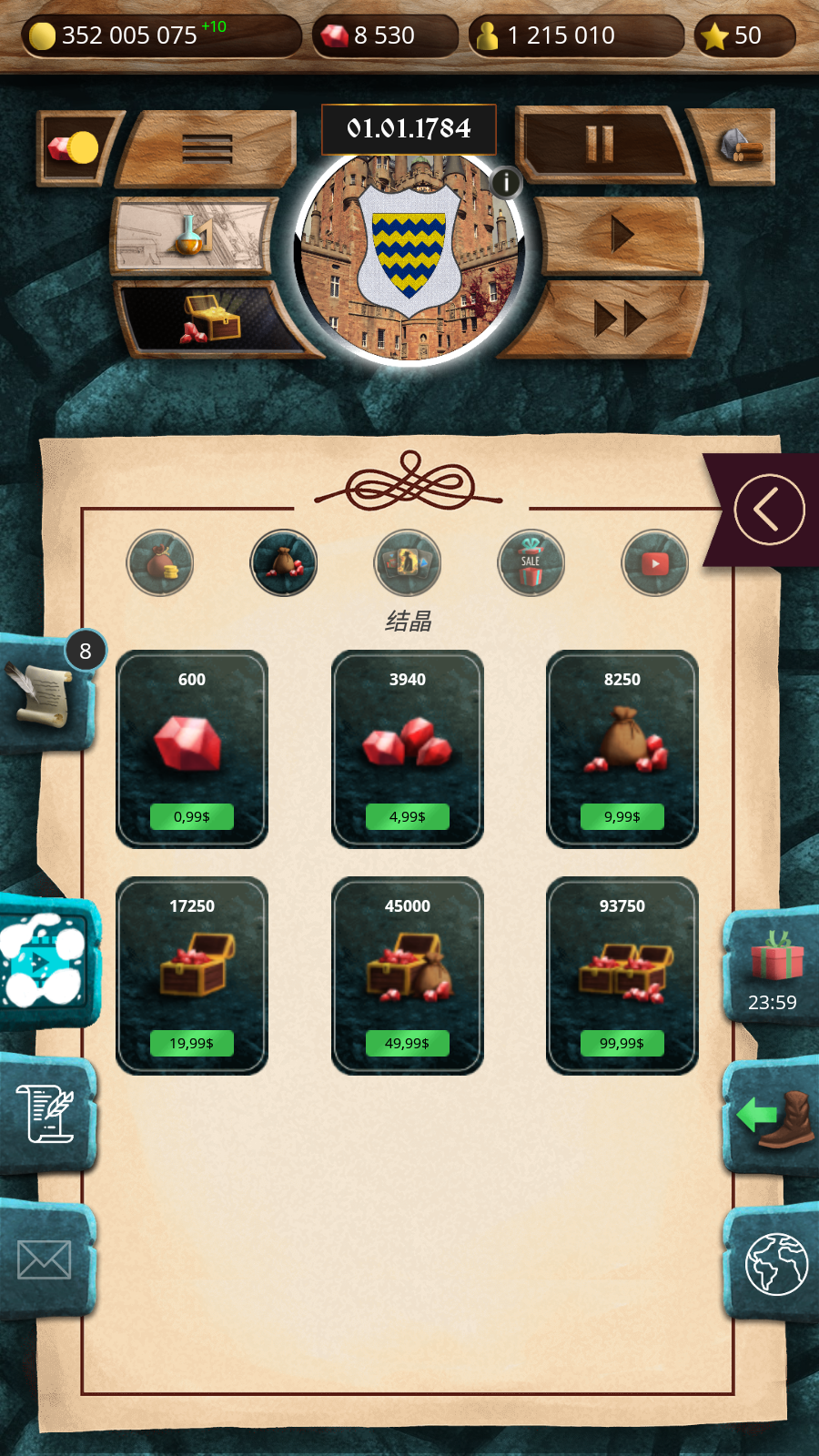This screenshot has height=1456, width=819.
Task: Start time at normal speed
Action: pos(622,235)
